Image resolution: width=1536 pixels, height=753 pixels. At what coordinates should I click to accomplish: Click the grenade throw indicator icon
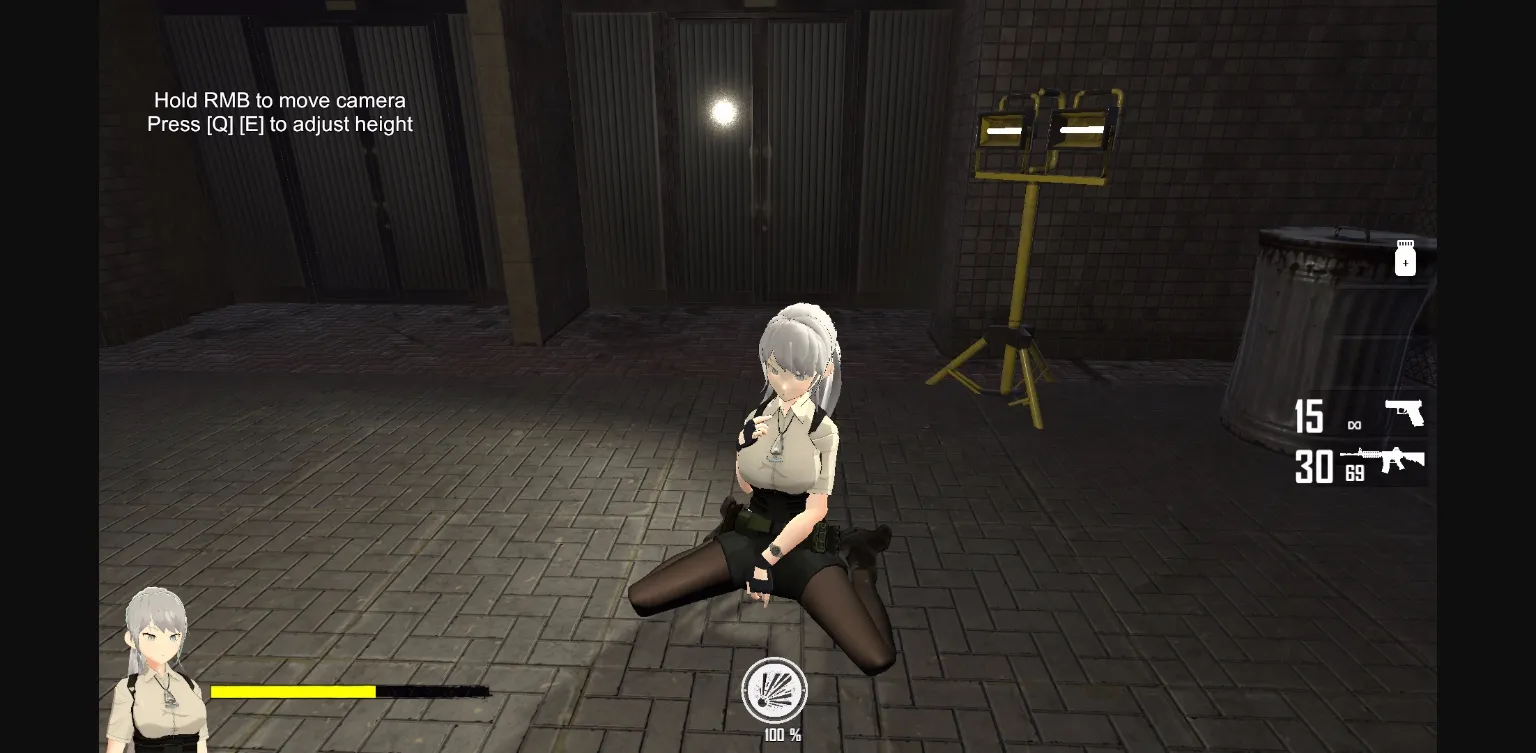click(x=775, y=691)
